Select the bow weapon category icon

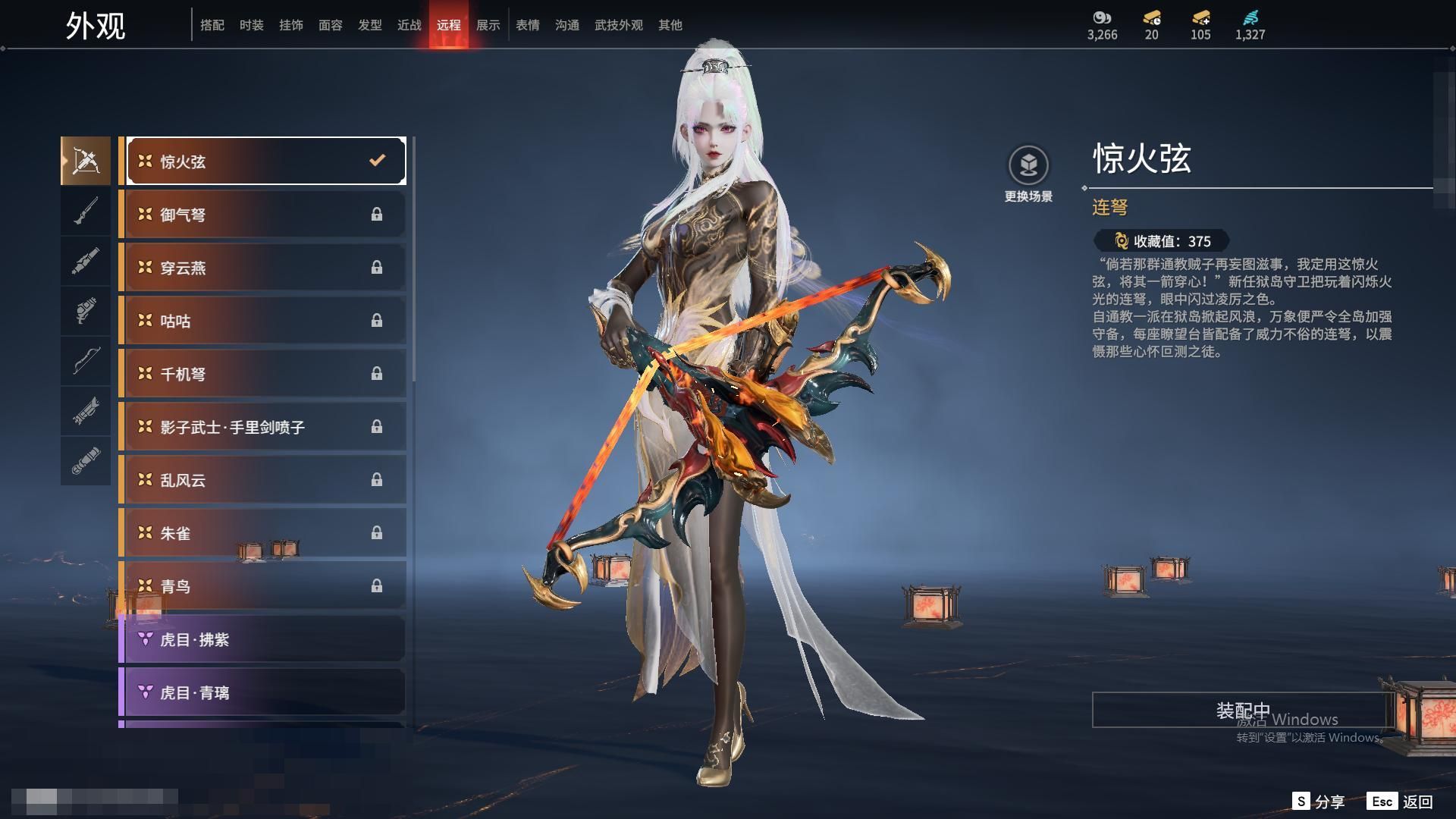click(86, 361)
